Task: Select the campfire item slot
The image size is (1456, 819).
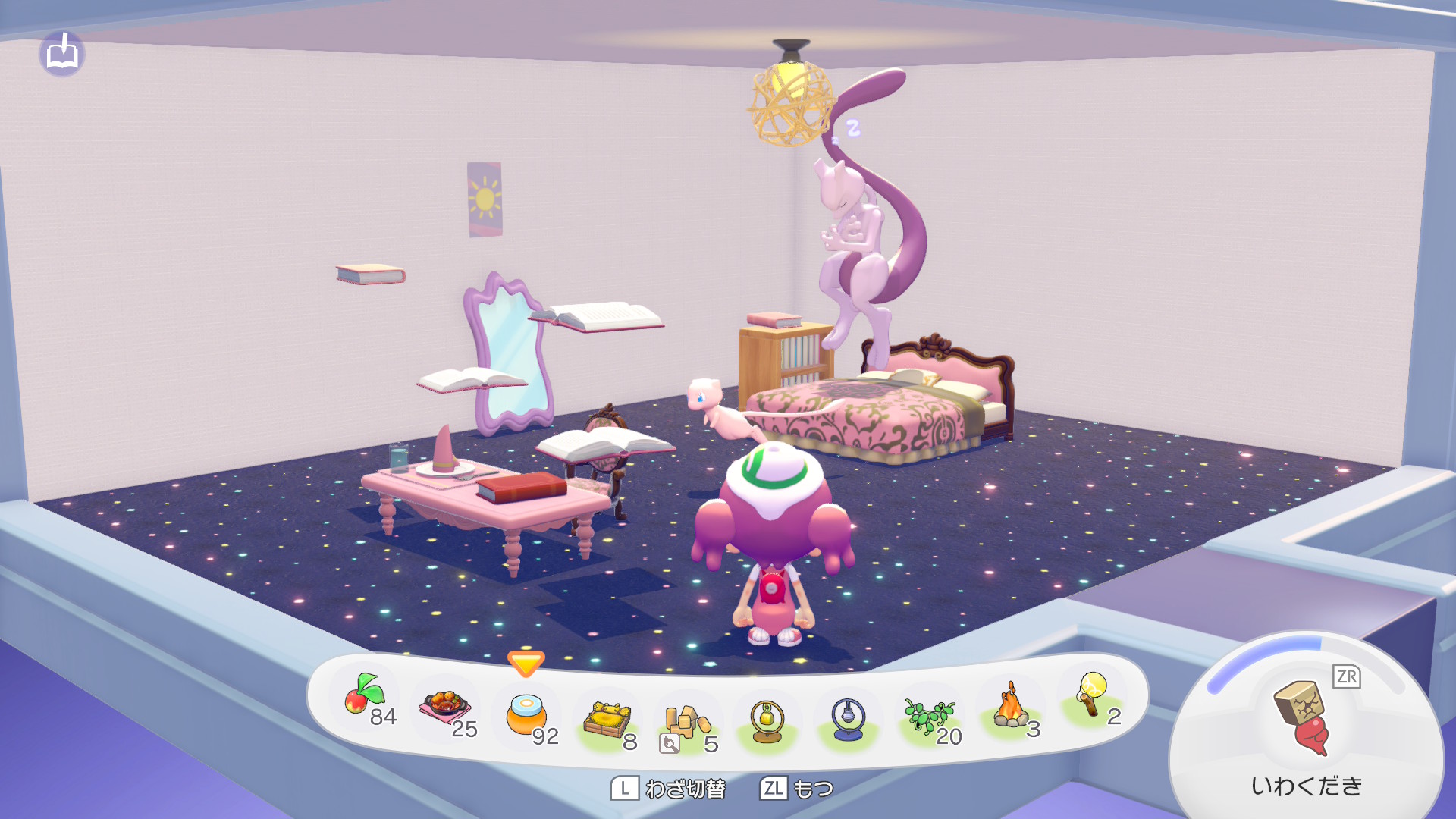Action: pyautogui.click(x=1011, y=707)
